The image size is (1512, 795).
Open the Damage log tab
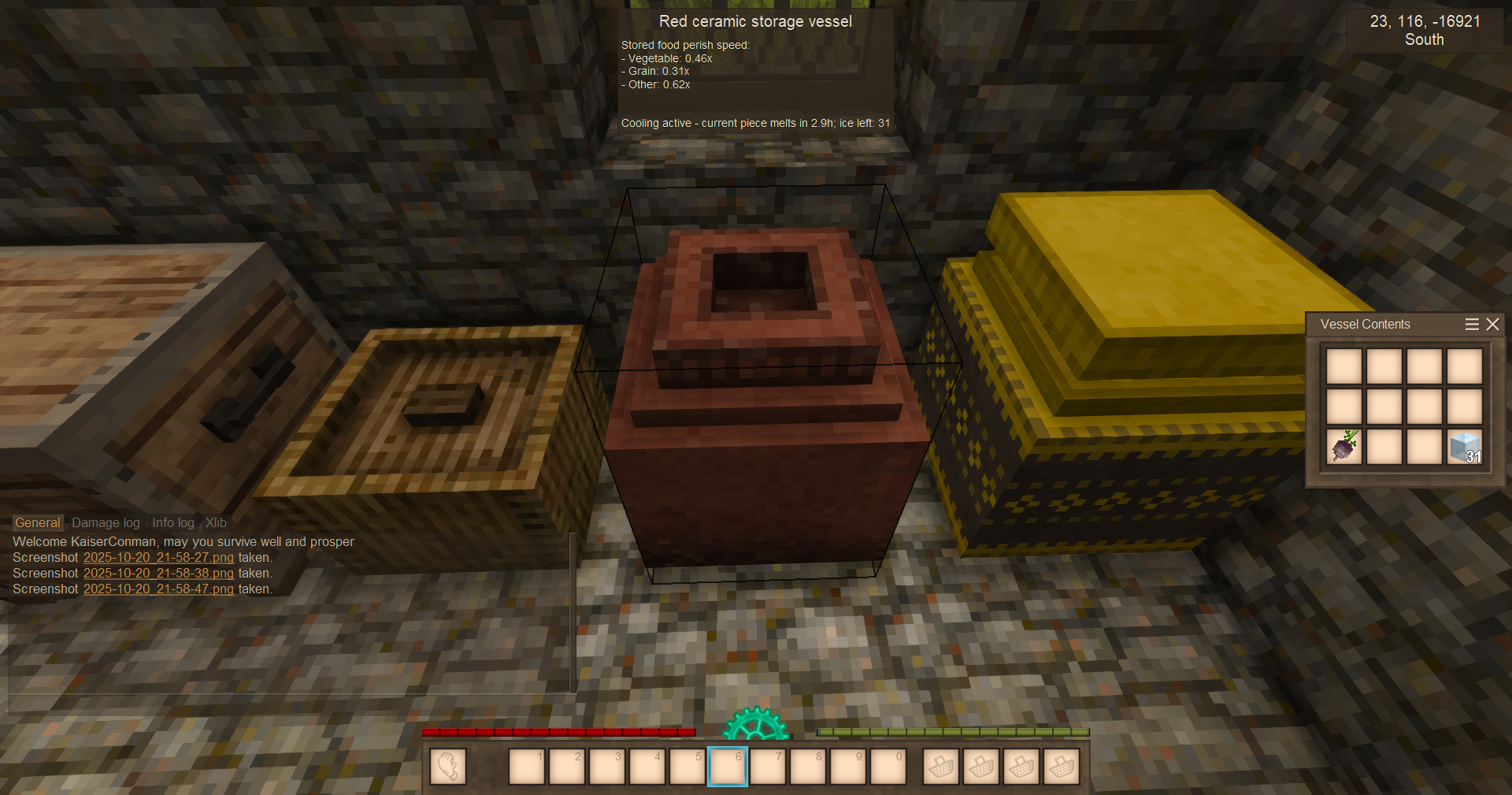[106, 523]
